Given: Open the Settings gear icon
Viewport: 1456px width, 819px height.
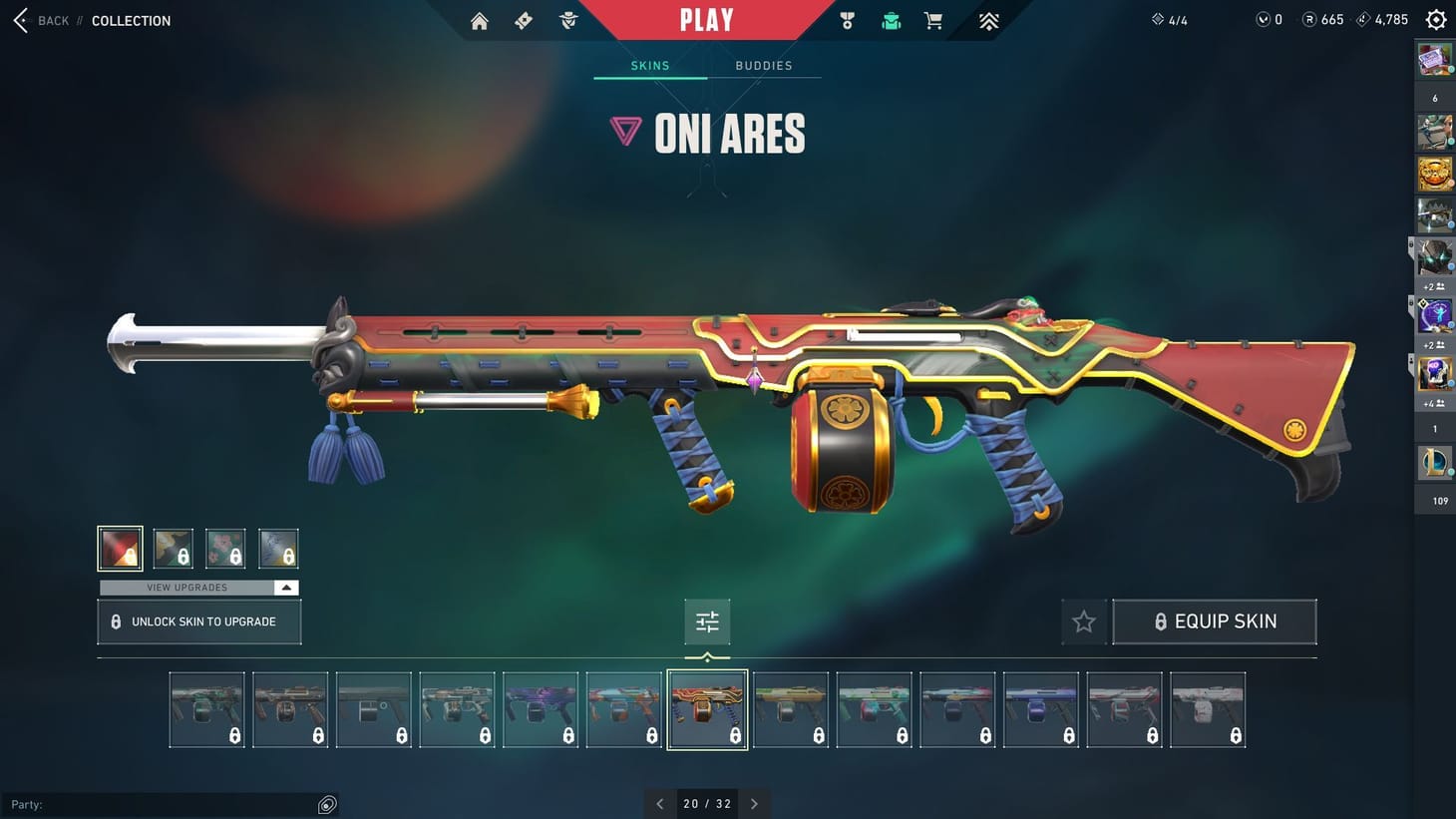Looking at the screenshot, I should pyautogui.click(x=1435, y=19).
